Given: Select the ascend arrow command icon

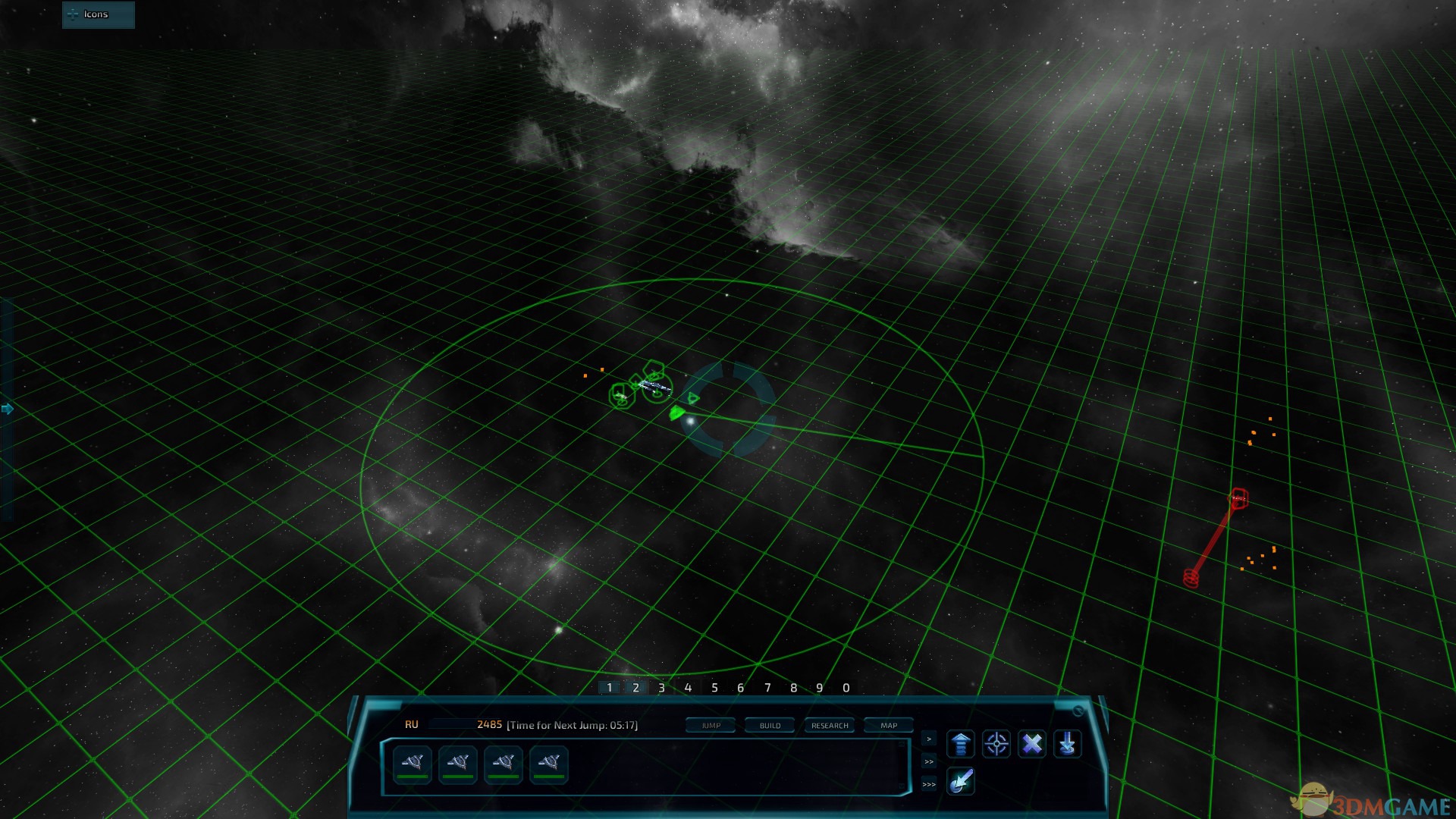Looking at the screenshot, I should click(960, 744).
